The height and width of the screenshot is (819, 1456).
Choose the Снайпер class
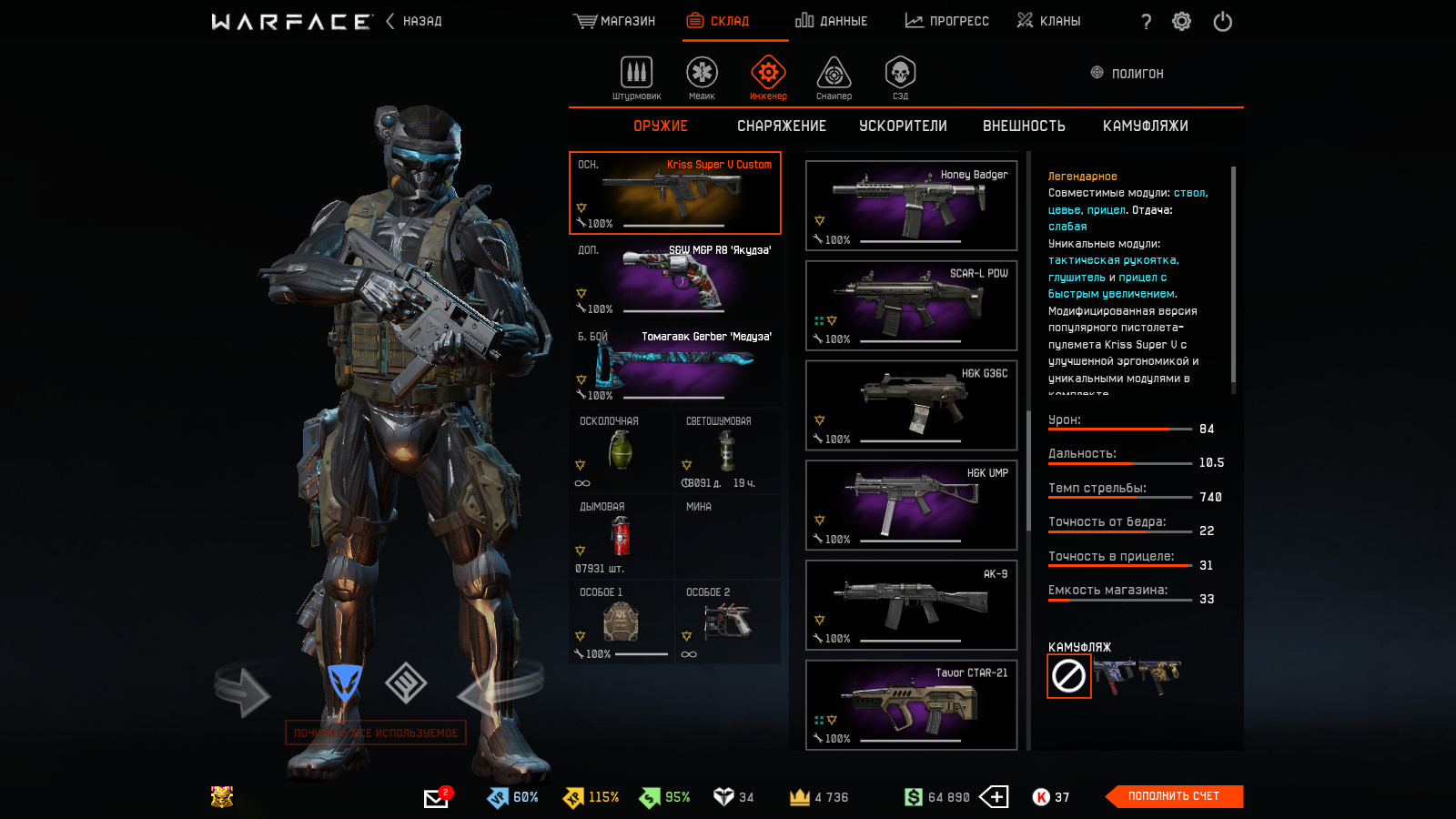coord(834,77)
